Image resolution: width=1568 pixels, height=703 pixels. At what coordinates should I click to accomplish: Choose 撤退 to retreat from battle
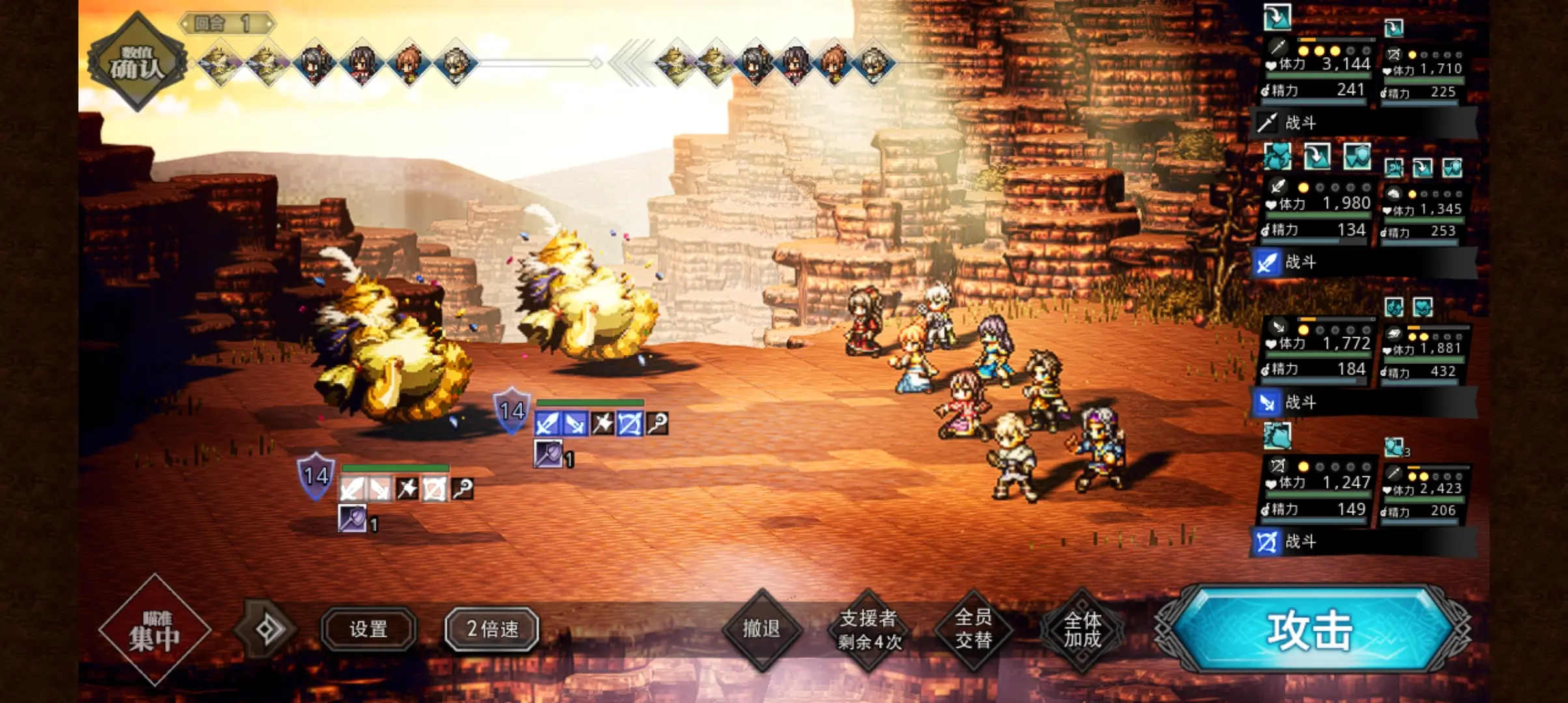pos(761,629)
